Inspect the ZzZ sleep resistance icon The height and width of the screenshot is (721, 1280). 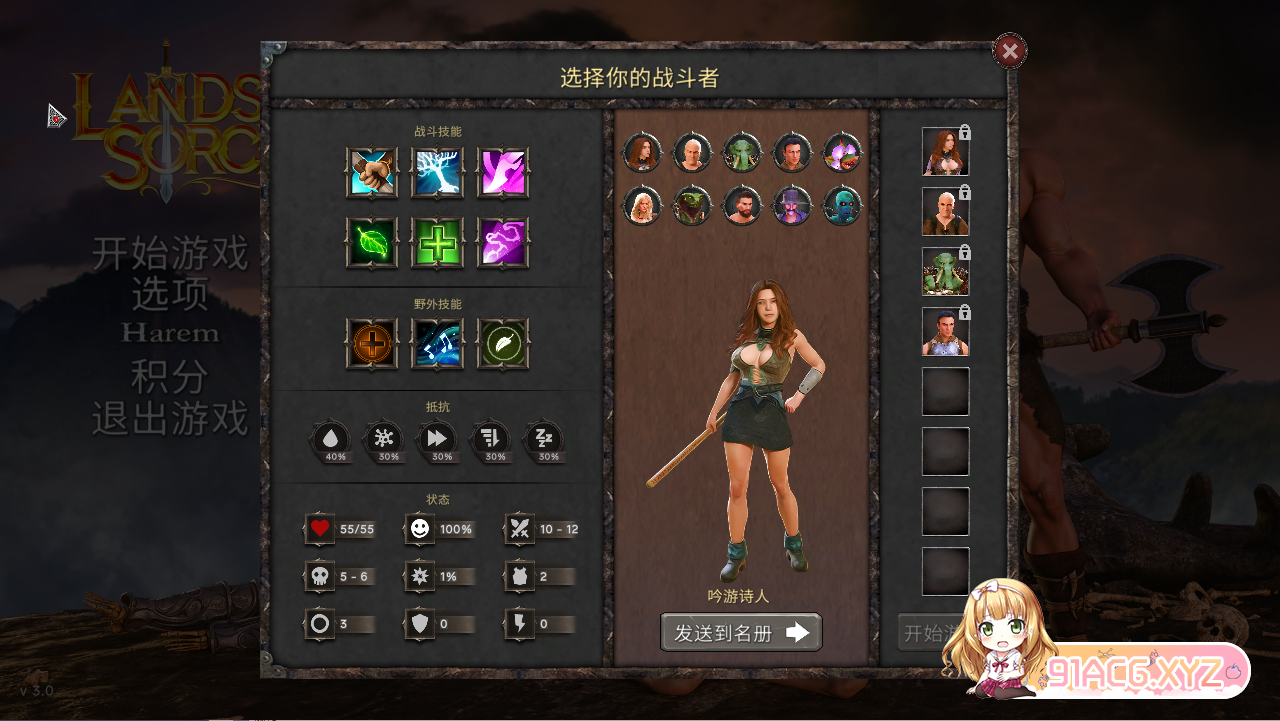pos(546,437)
